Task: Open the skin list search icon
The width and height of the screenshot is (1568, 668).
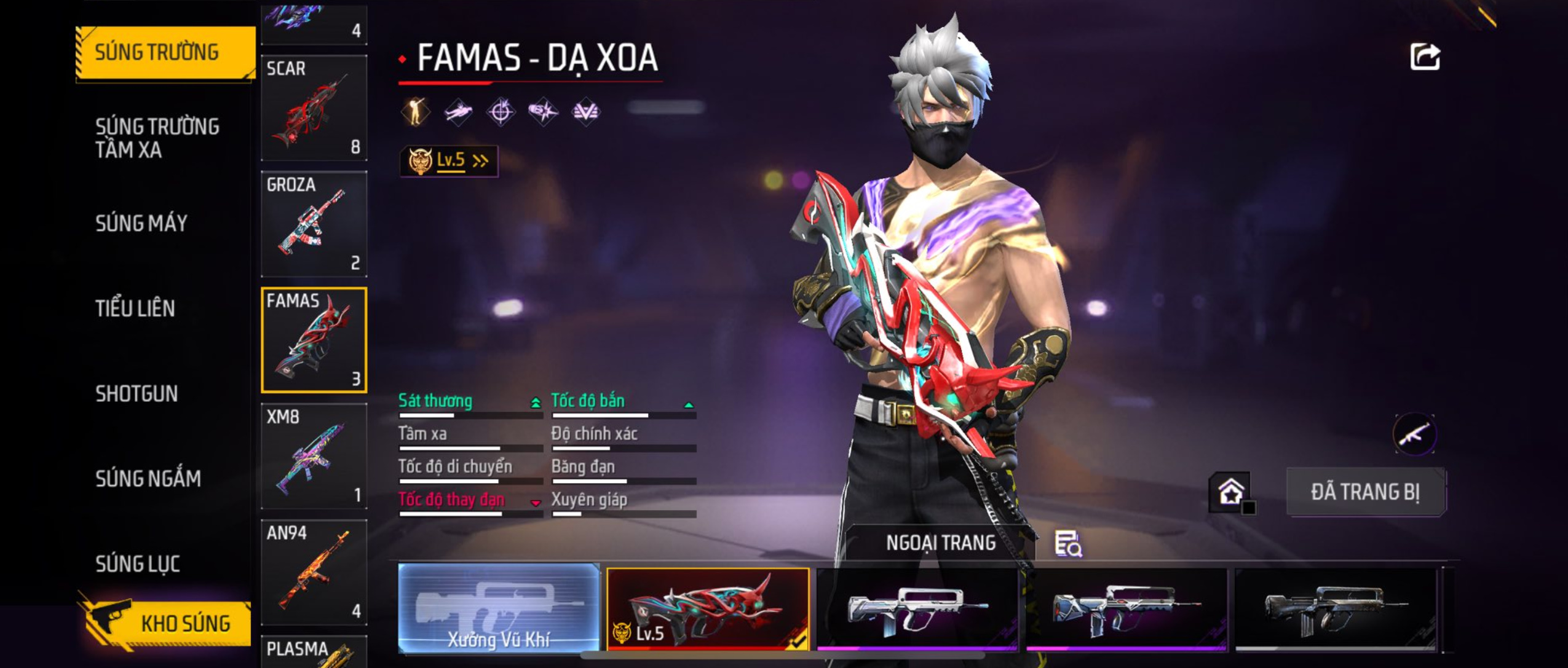Action: 1068,544
